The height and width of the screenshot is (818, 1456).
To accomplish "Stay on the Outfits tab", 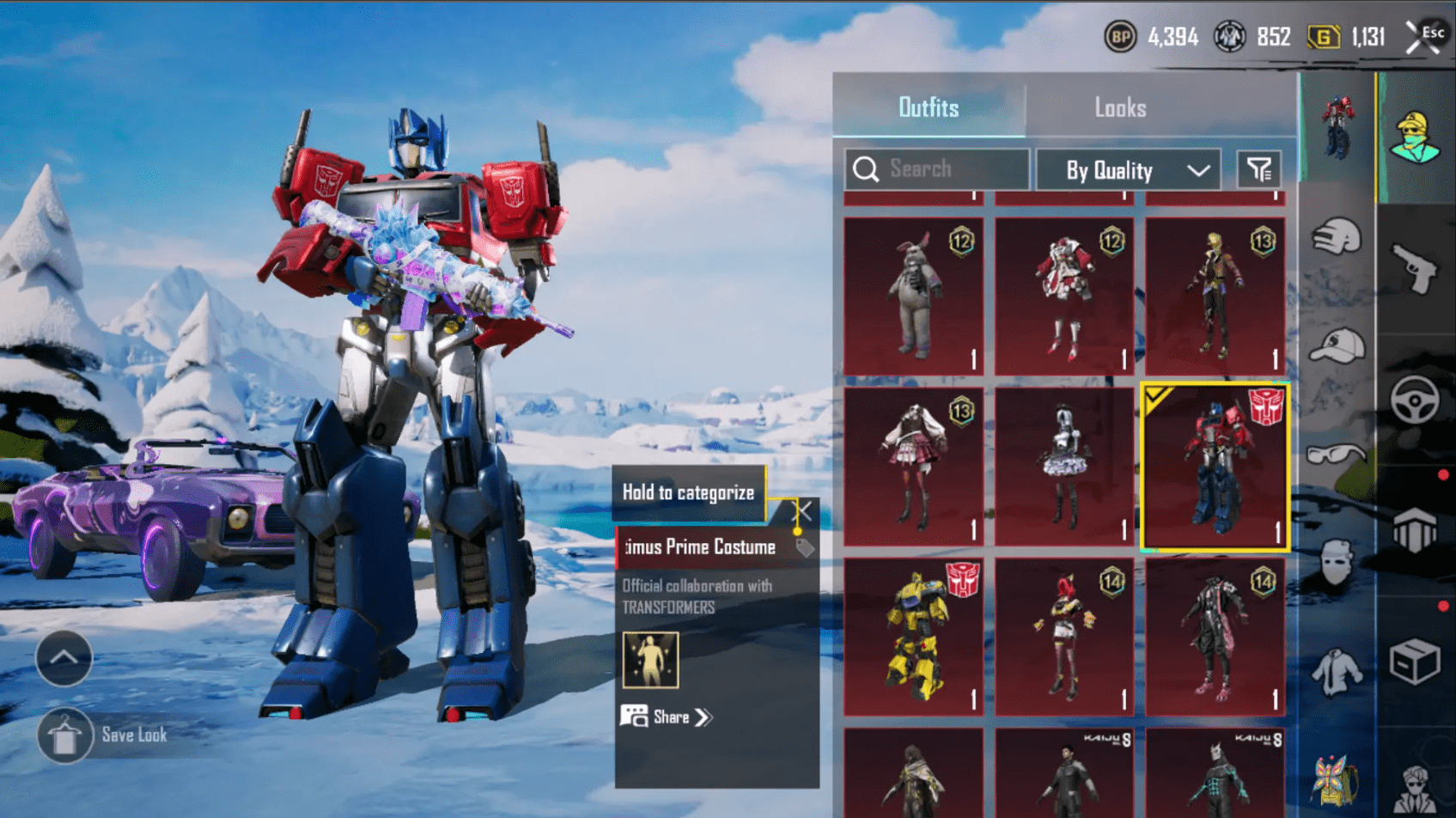I will tap(930, 107).
